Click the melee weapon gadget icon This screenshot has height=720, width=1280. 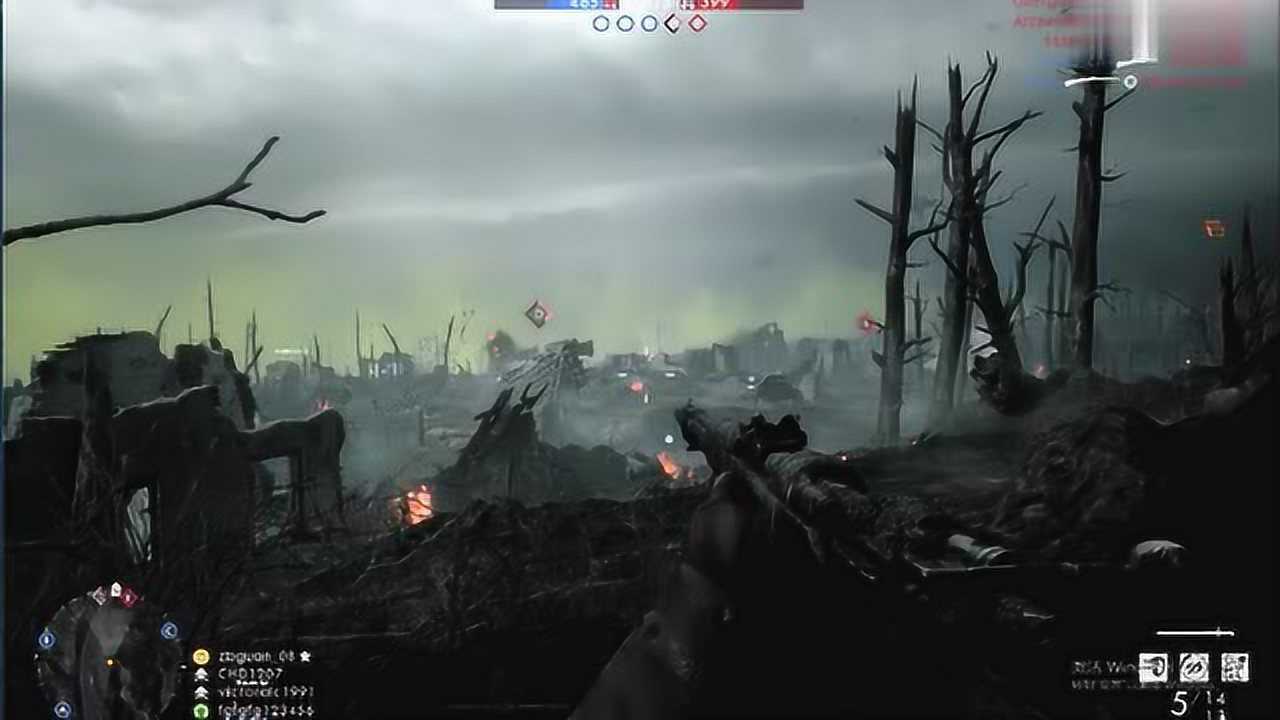pos(1197,668)
